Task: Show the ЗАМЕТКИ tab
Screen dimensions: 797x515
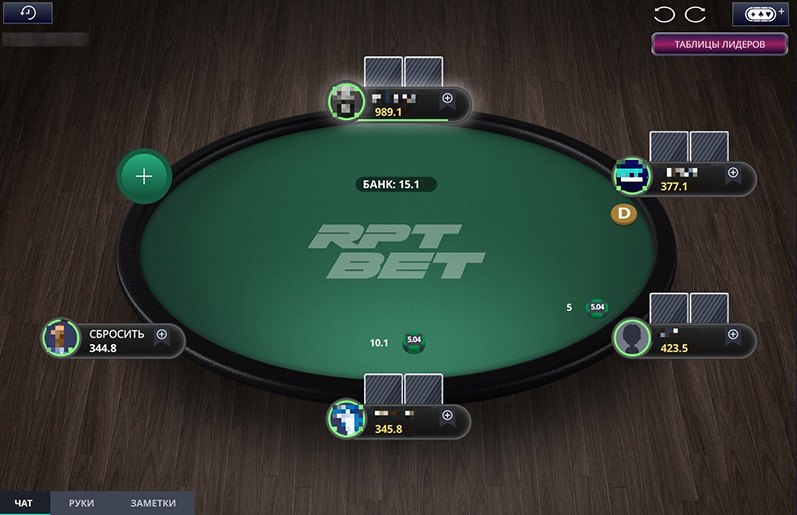Action: [x=153, y=504]
